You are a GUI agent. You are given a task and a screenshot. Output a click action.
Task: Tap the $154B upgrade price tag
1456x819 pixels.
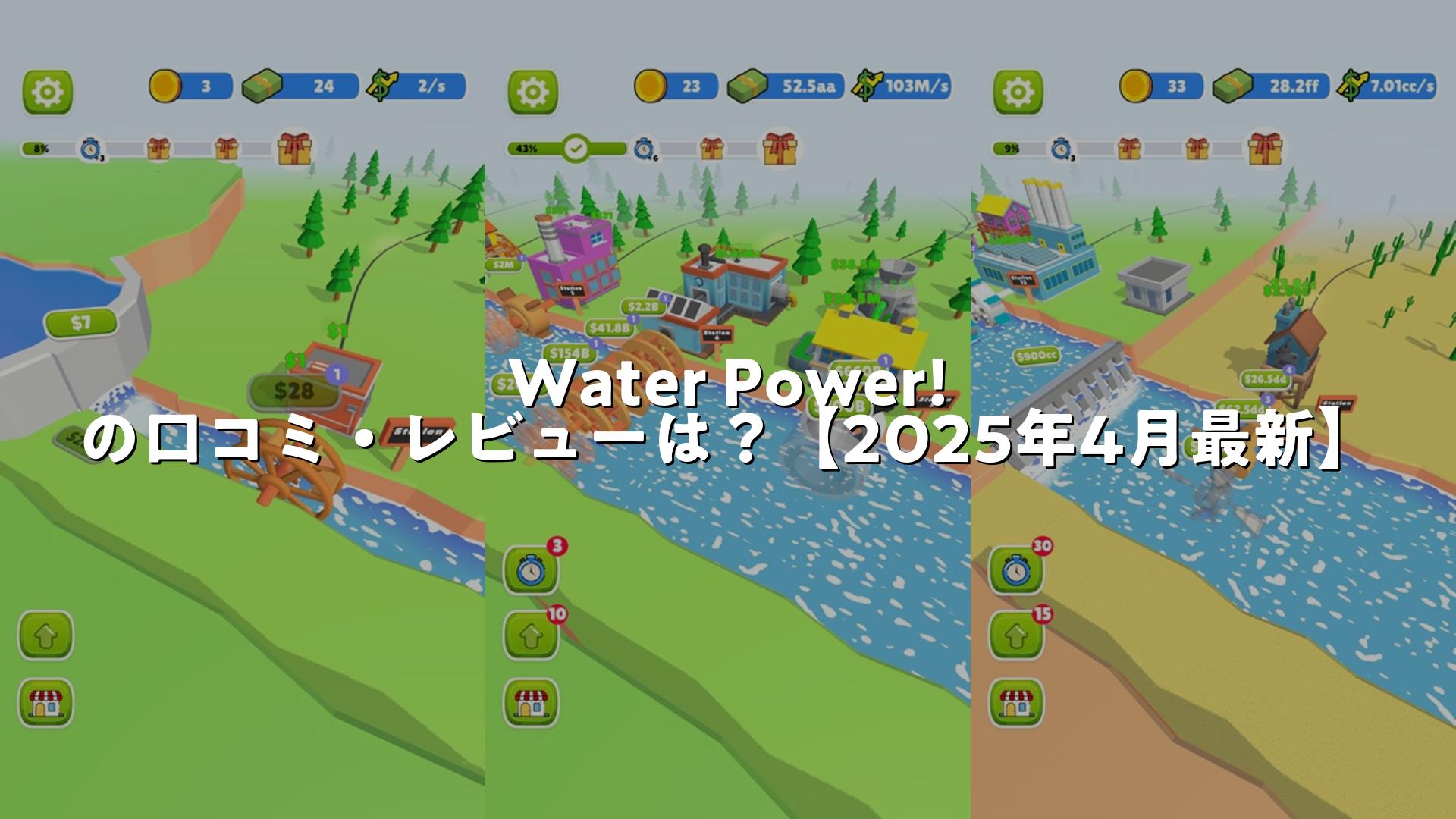[570, 353]
